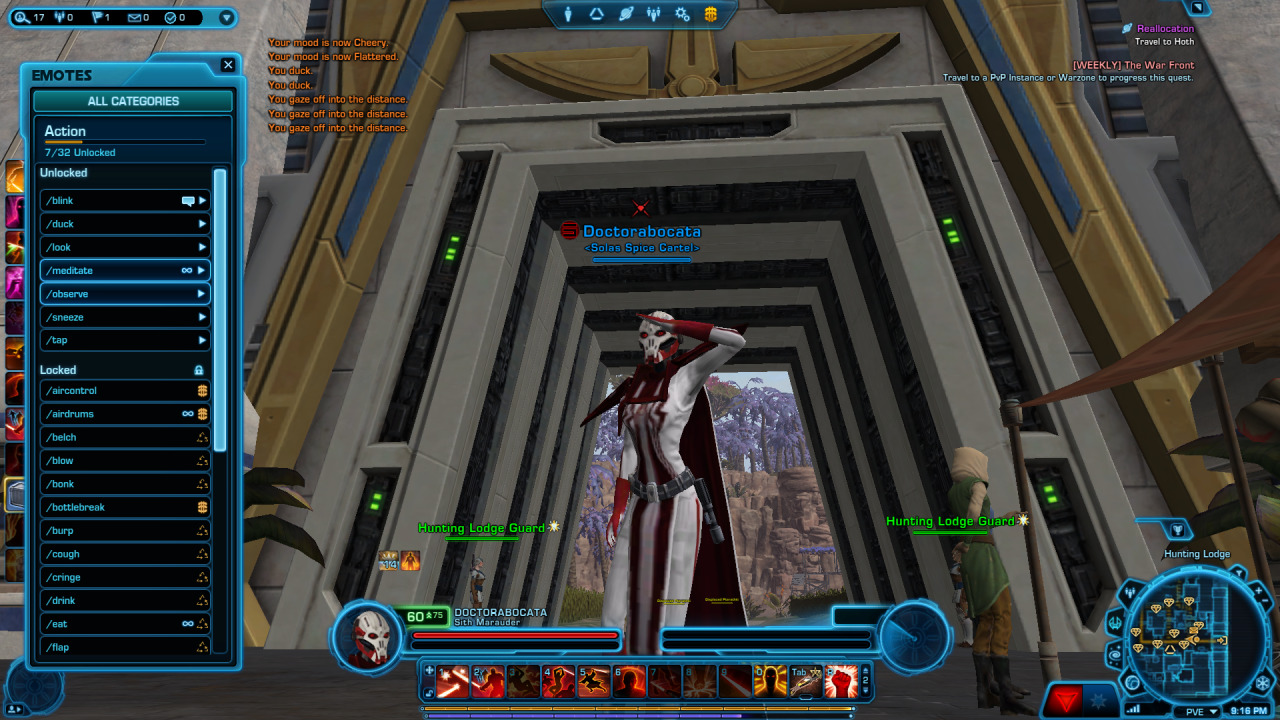Screen dimensions: 1280x720
Task: Close the Emotes window
Action: pyautogui.click(x=228, y=65)
